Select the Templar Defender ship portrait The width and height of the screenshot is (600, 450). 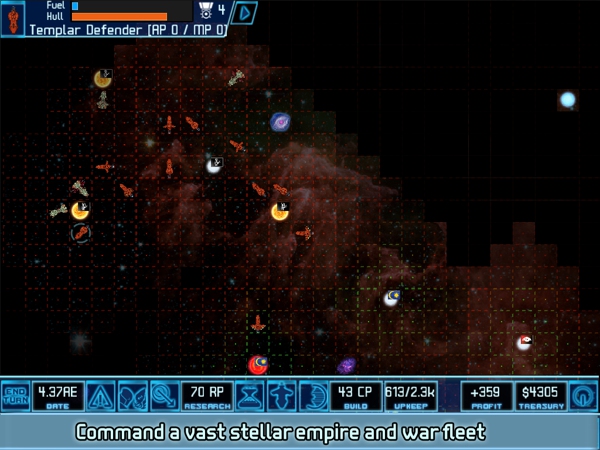pos(13,18)
